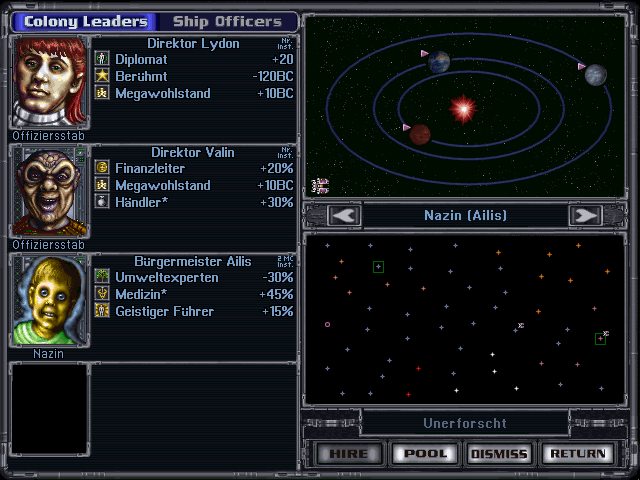Choose Direktor Valin's portrait
640x480 pixels.
[50, 191]
